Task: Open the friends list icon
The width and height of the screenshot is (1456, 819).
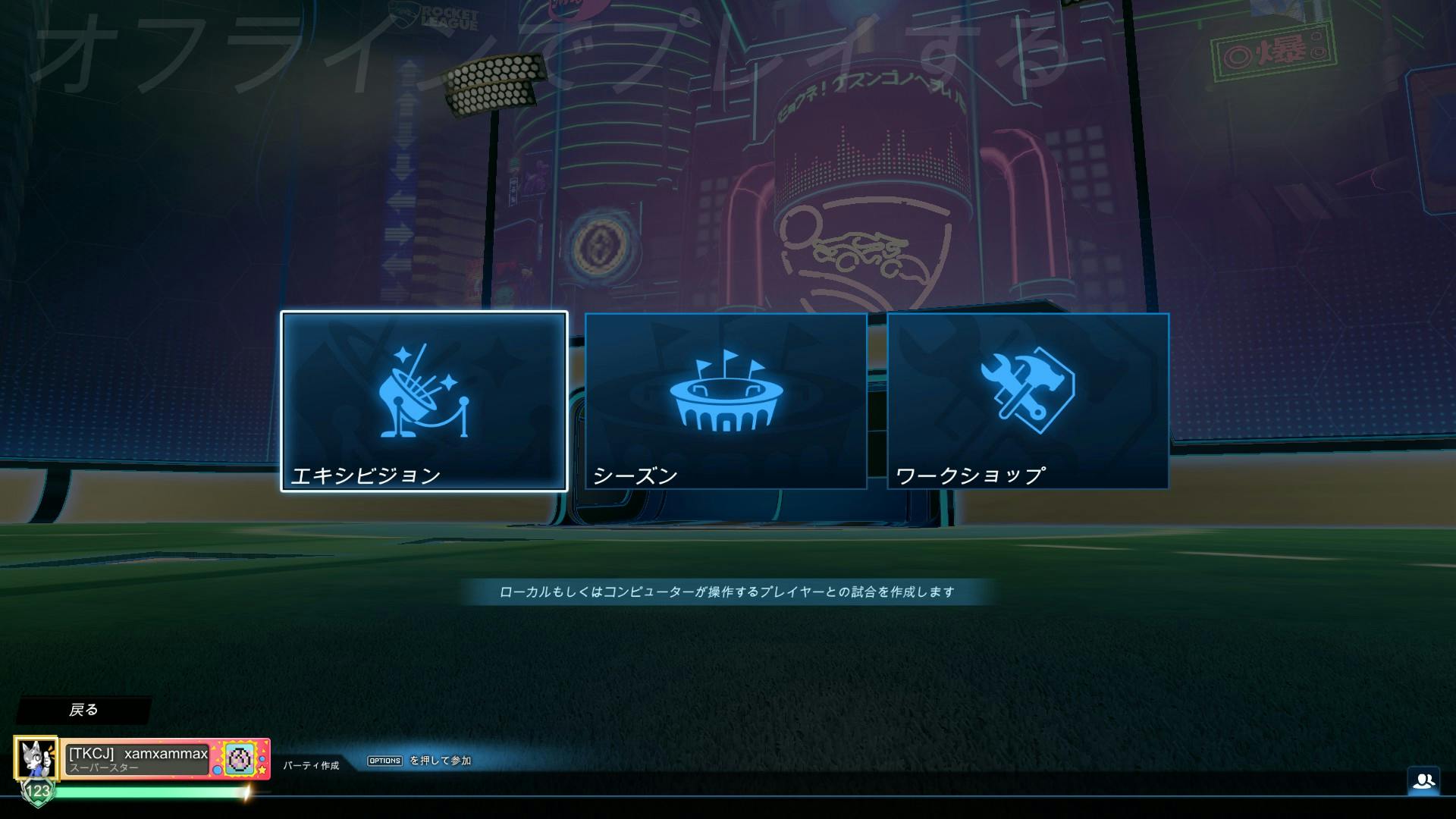Action: pos(1423,780)
